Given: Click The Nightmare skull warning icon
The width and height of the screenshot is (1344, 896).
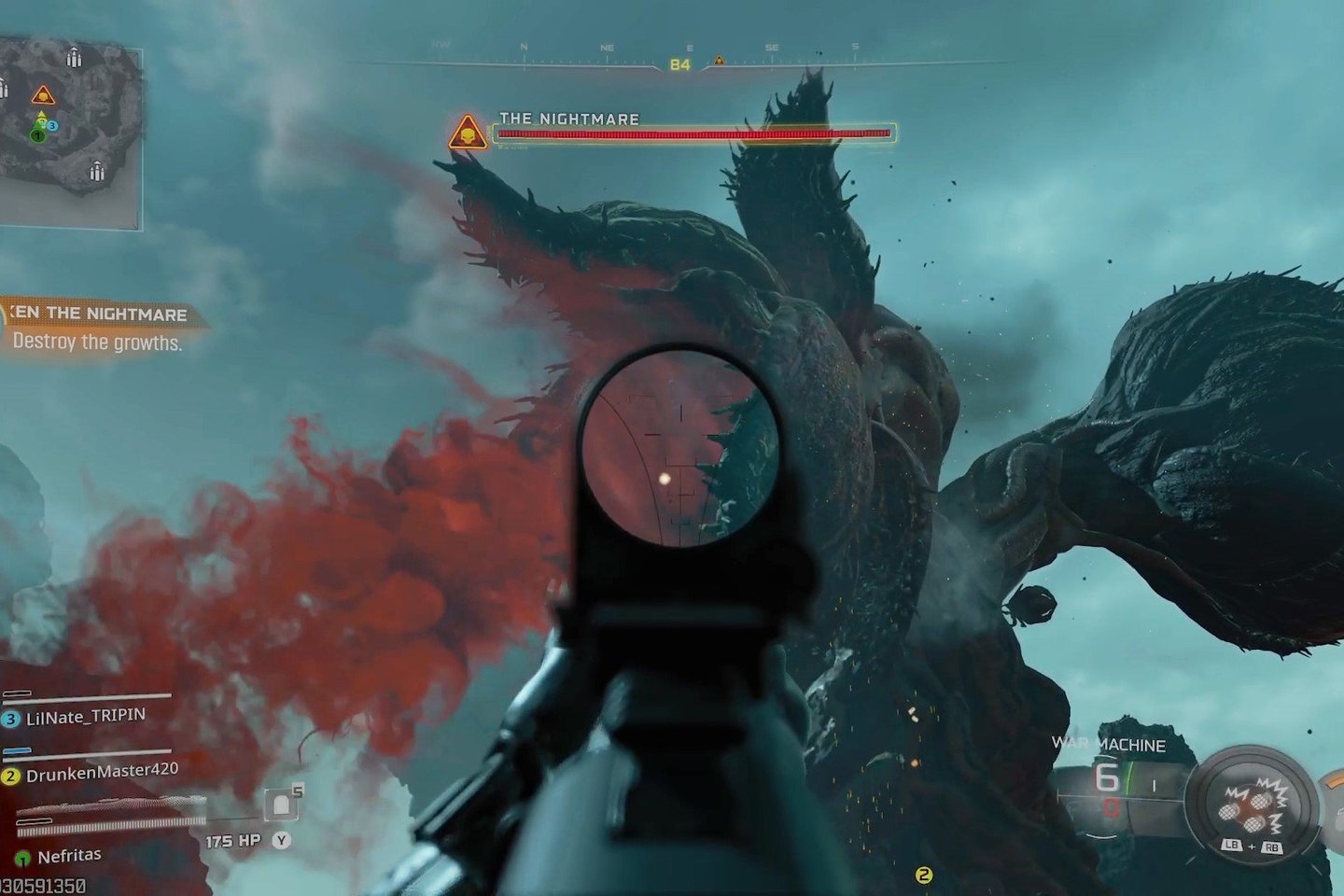Looking at the screenshot, I should [467, 134].
